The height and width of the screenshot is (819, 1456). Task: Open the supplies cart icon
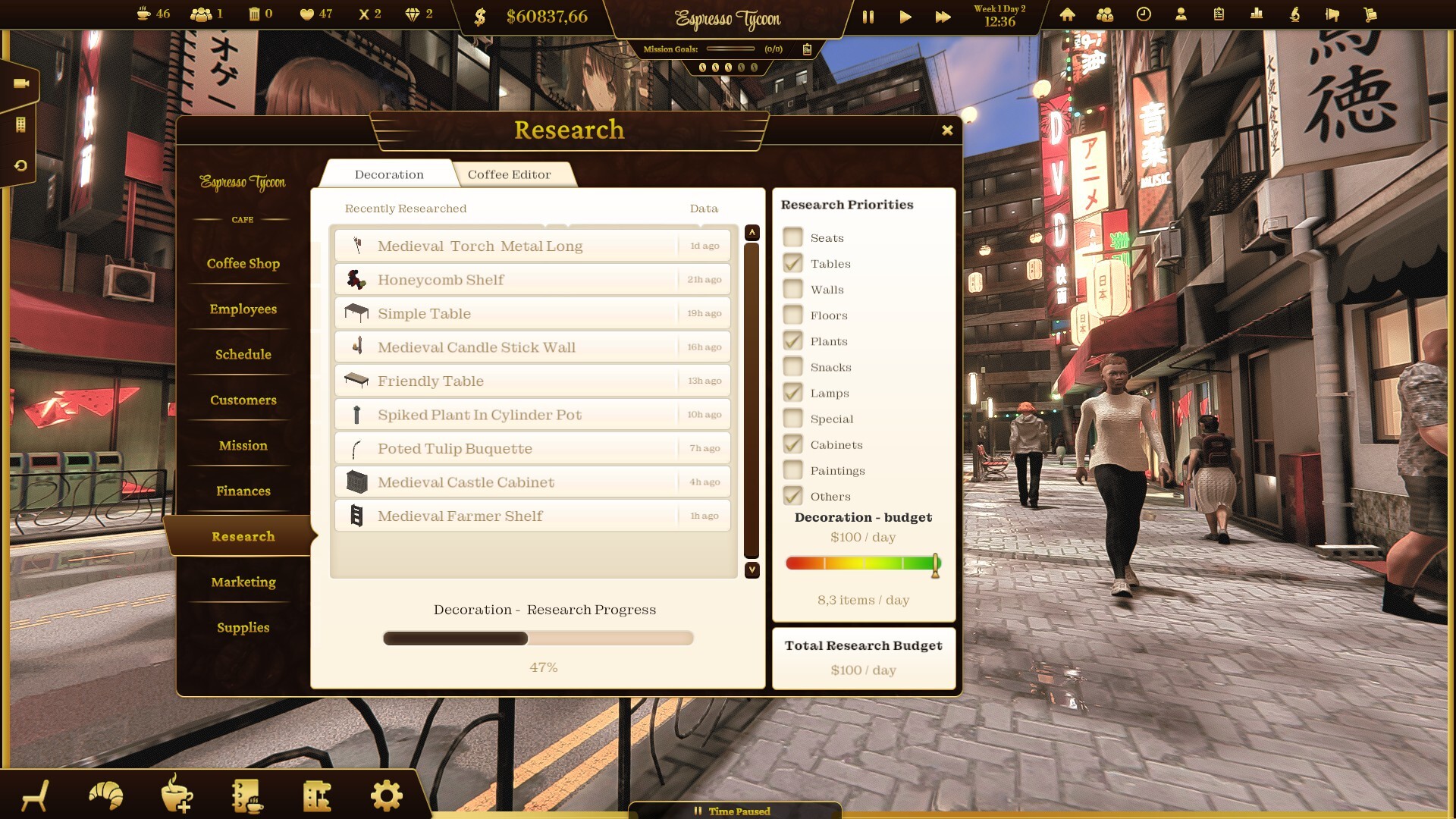coord(1370,14)
